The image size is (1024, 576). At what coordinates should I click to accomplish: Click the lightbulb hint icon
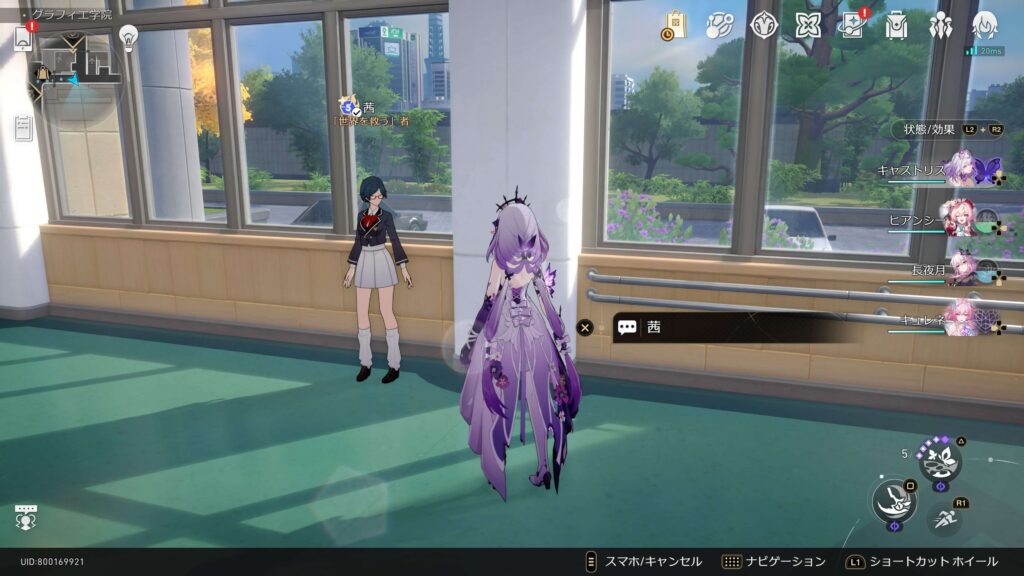click(x=128, y=36)
